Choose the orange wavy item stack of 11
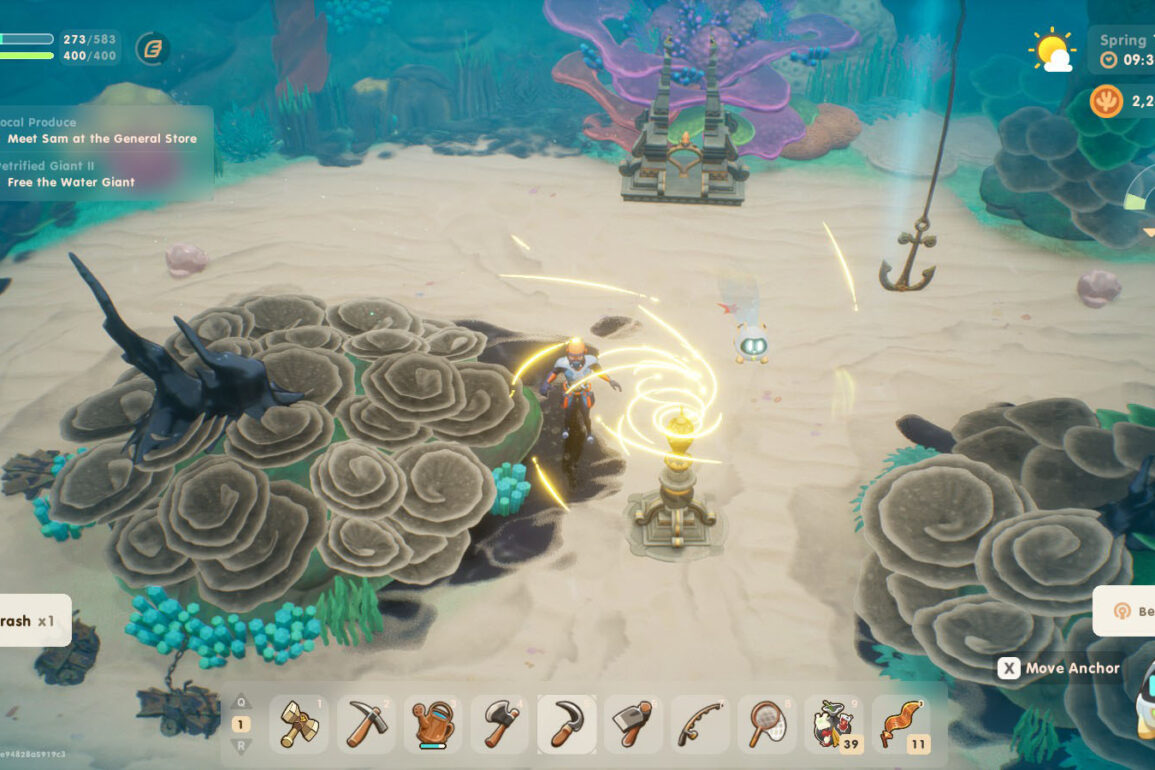 point(901,724)
